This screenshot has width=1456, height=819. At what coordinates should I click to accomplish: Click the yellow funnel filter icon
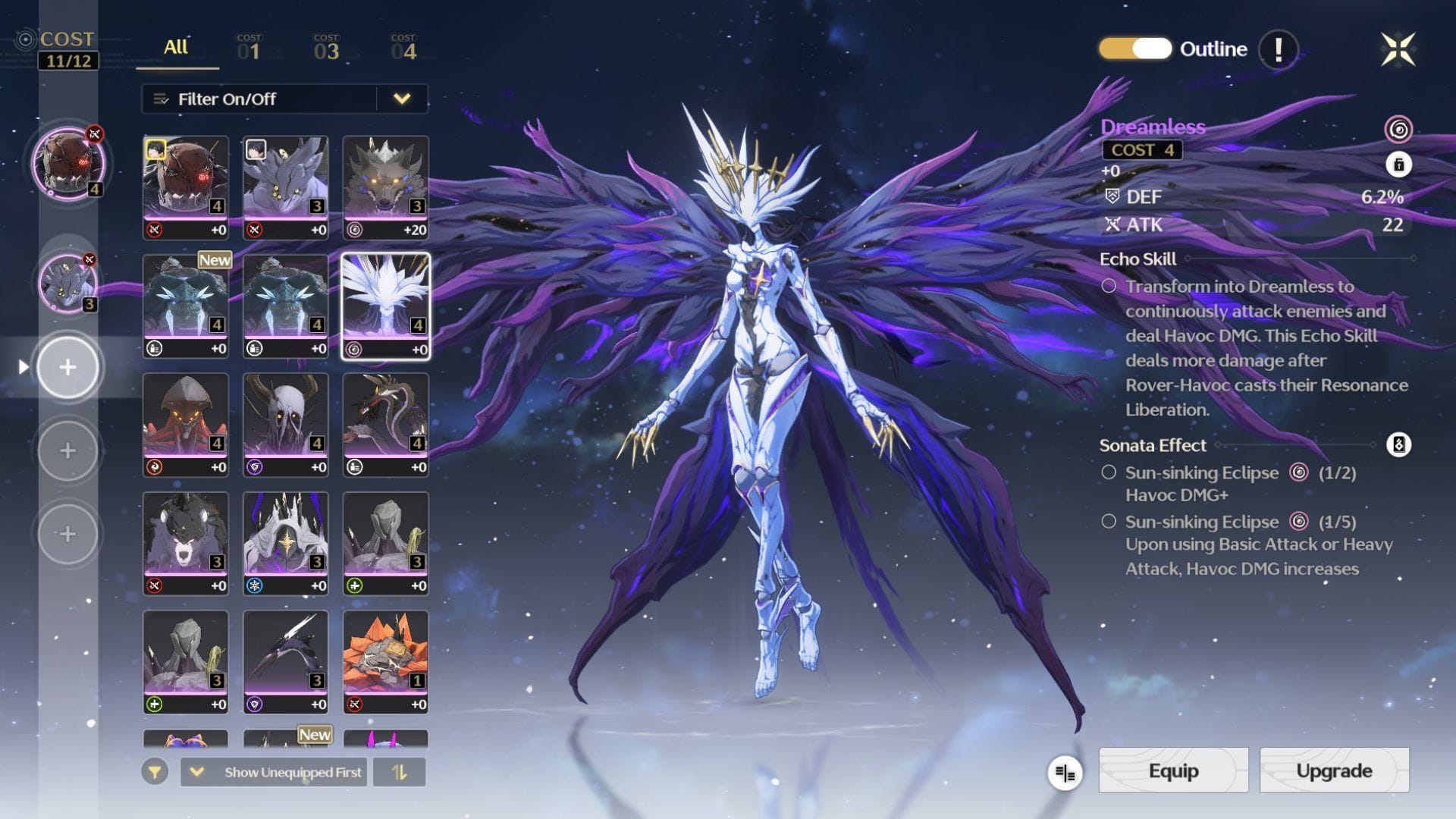tap(155, 772)
